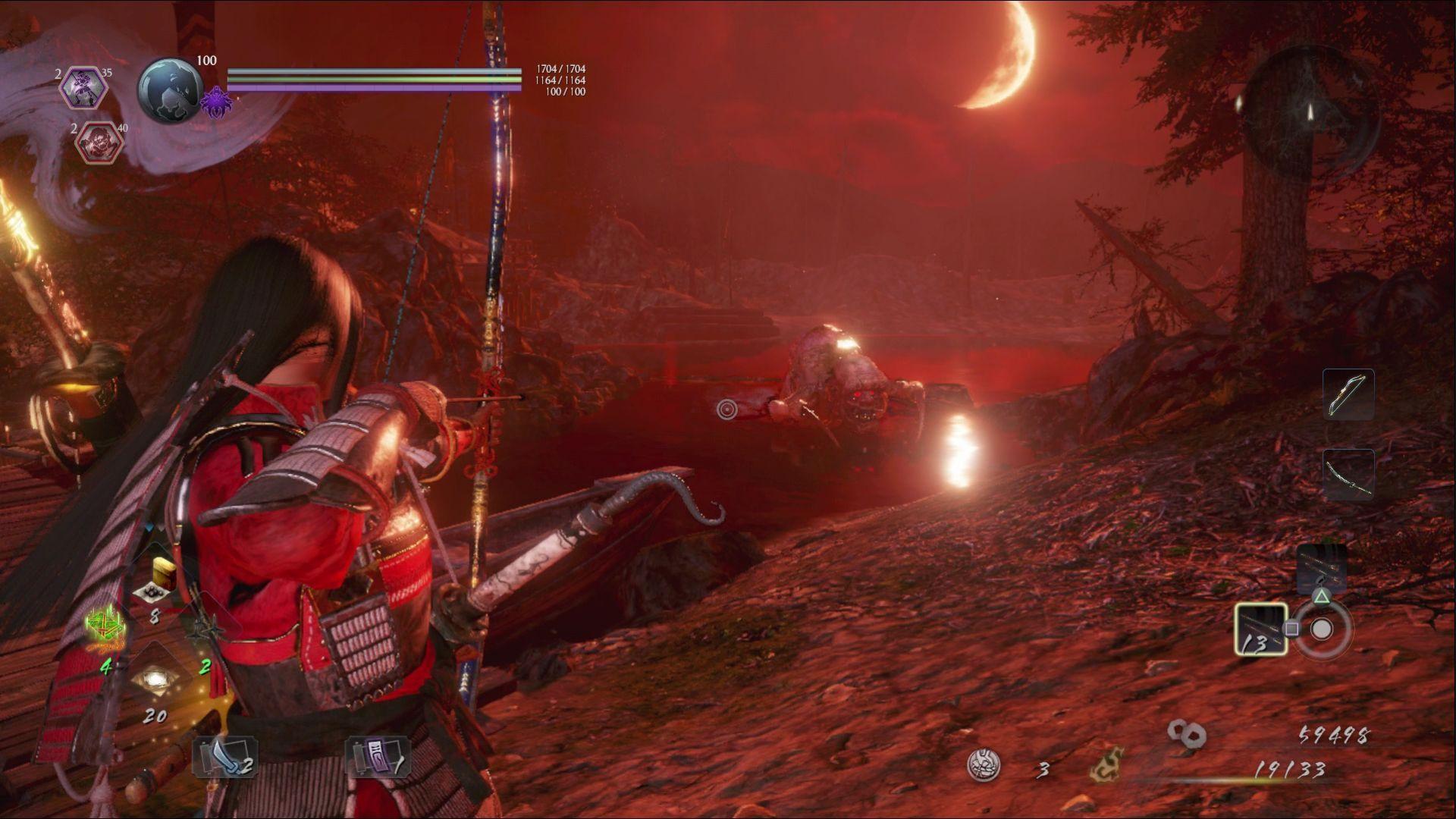The width and height of the screenshot is (1456, 819).
Task: Click the Amrita counter showing 59498
Action: (1334, 734)
